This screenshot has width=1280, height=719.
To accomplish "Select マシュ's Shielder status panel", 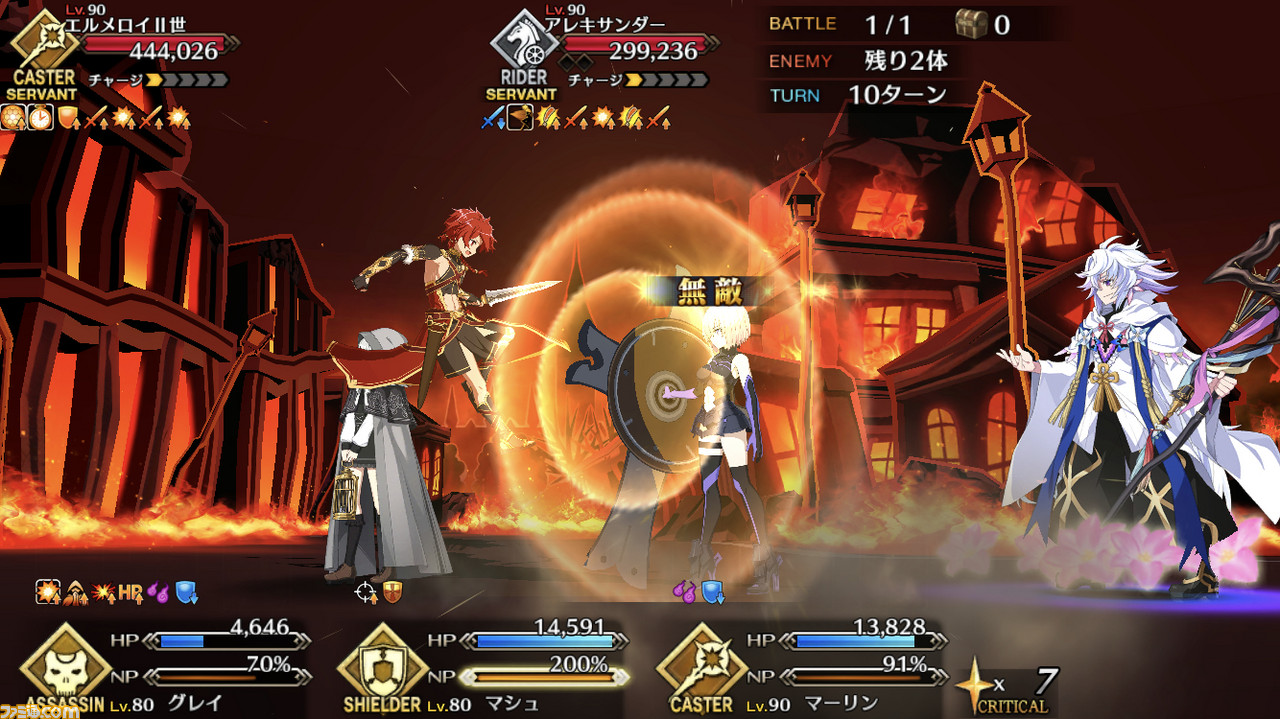I will point(478,665).
